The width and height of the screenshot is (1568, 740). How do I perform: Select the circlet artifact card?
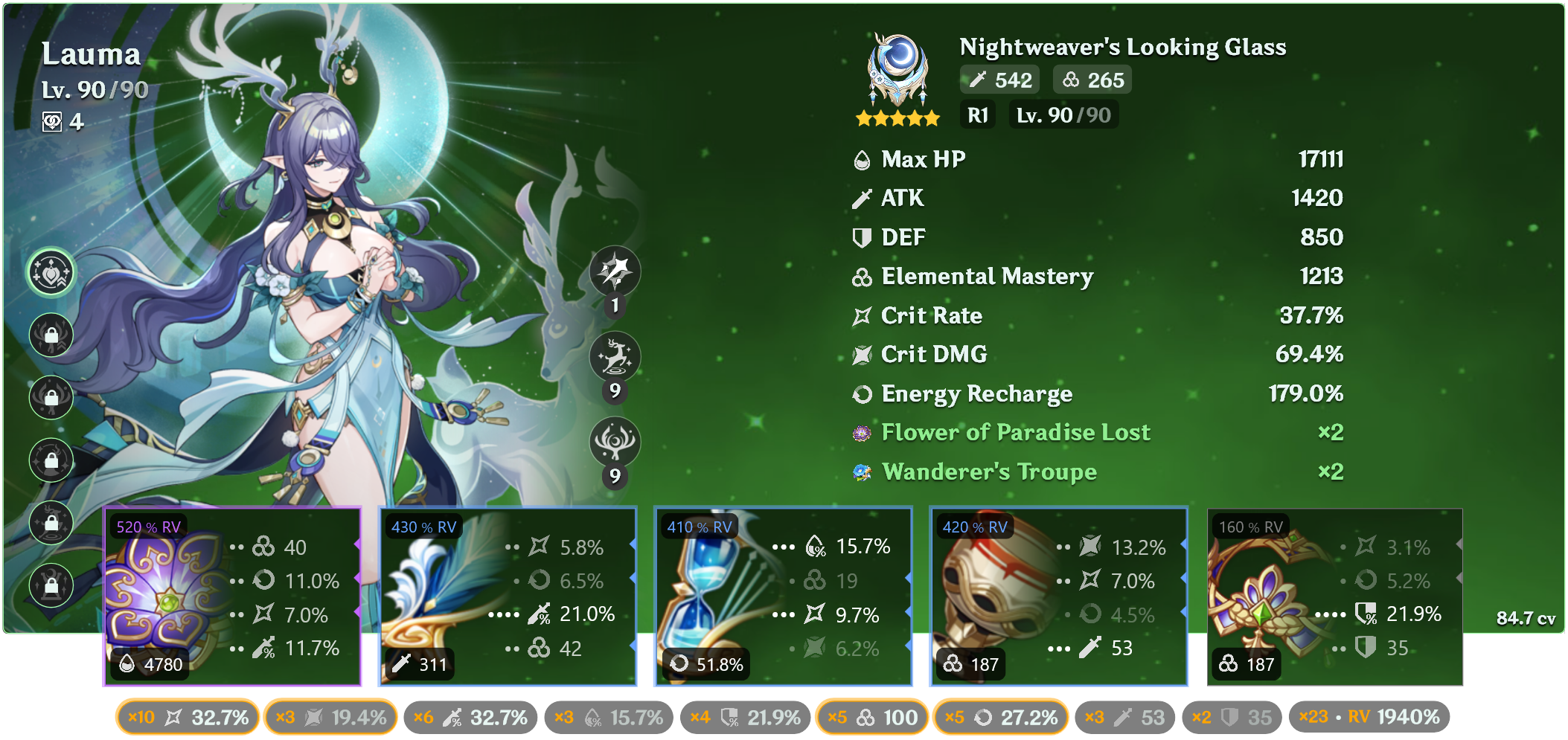point(1334,596)
